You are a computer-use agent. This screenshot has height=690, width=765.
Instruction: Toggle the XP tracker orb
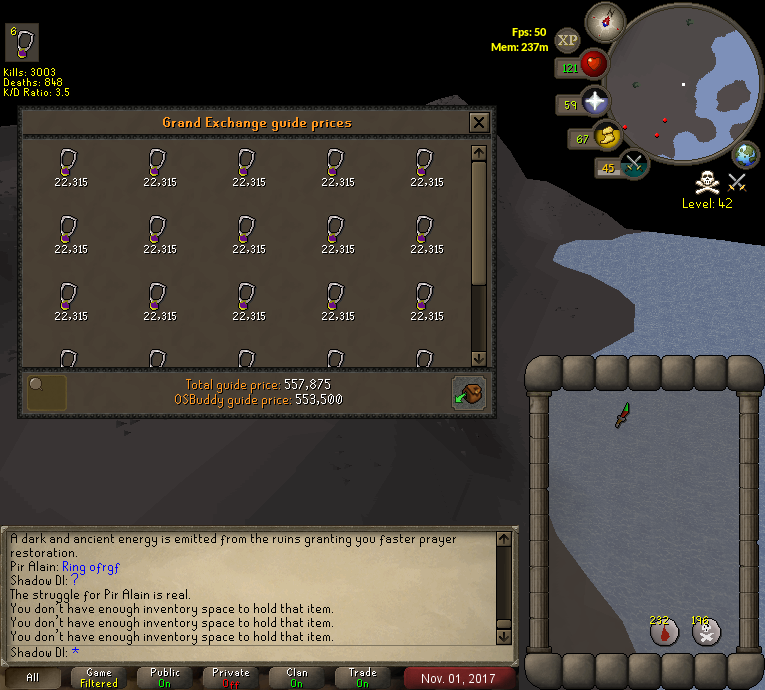pos(567,40)
